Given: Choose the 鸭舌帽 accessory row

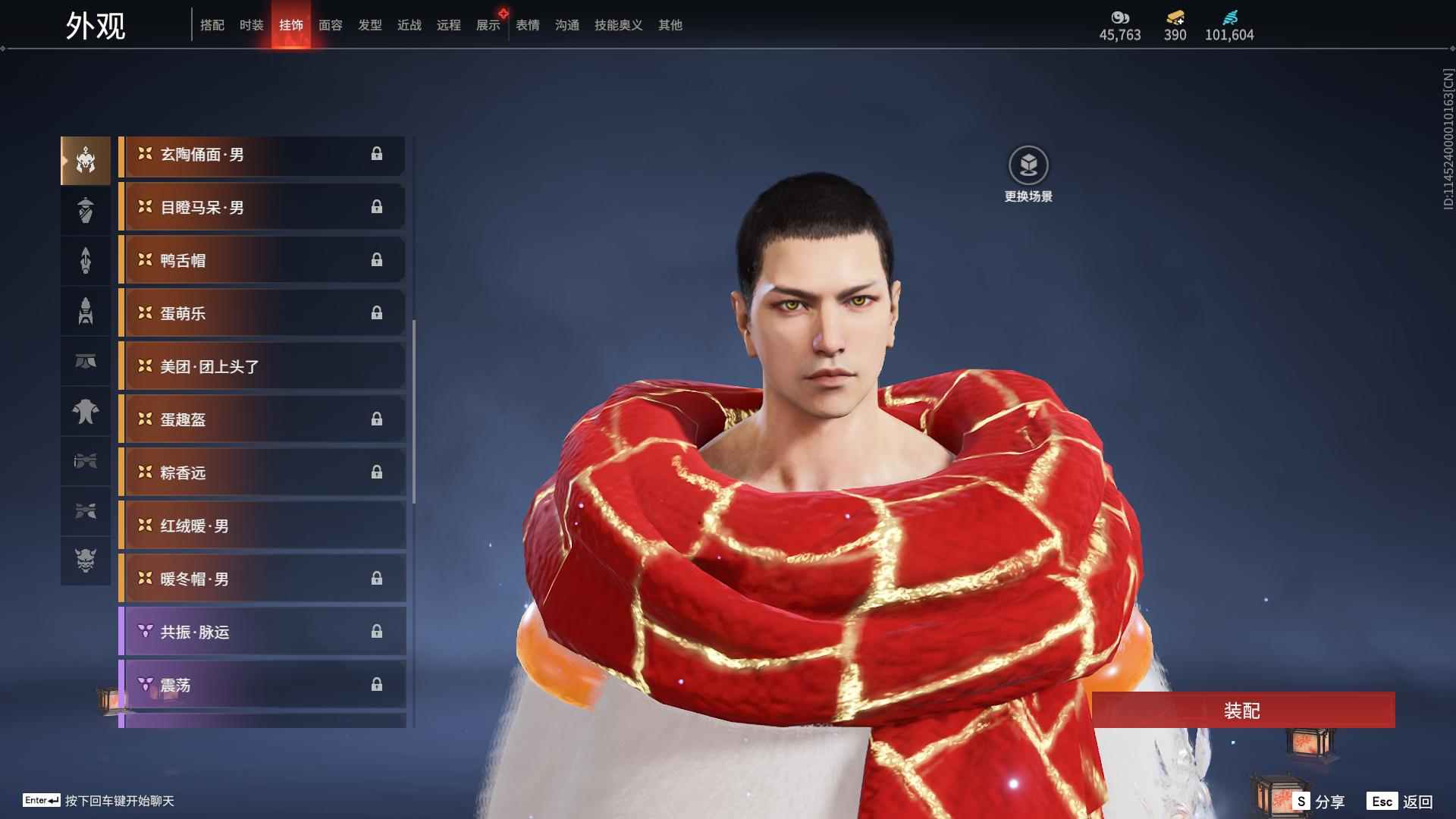Looking at the screenshot, I should [262, 261].
